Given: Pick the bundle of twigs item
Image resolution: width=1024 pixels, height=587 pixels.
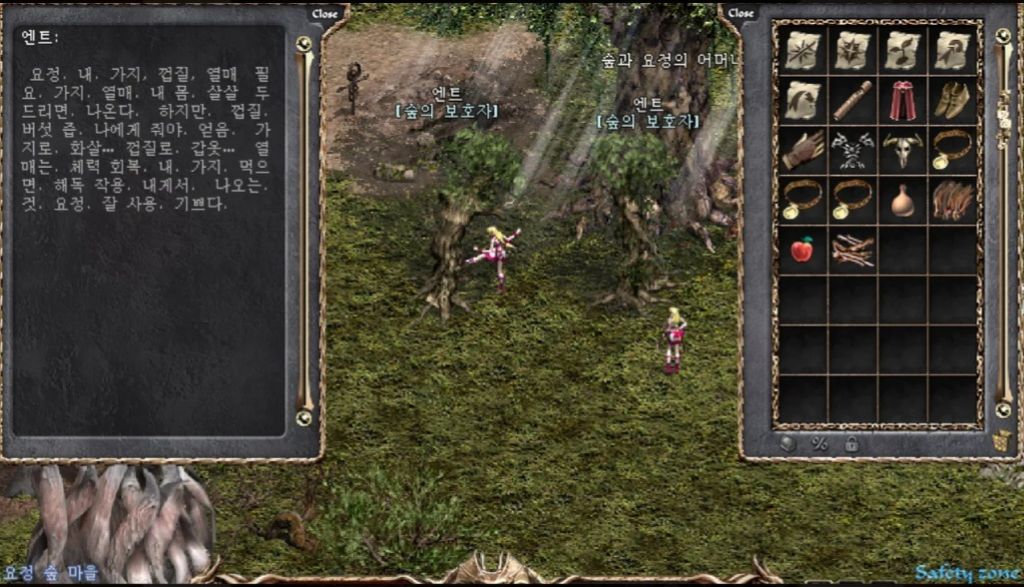Looking at the screenshot, I should click(x=852, y=250).
